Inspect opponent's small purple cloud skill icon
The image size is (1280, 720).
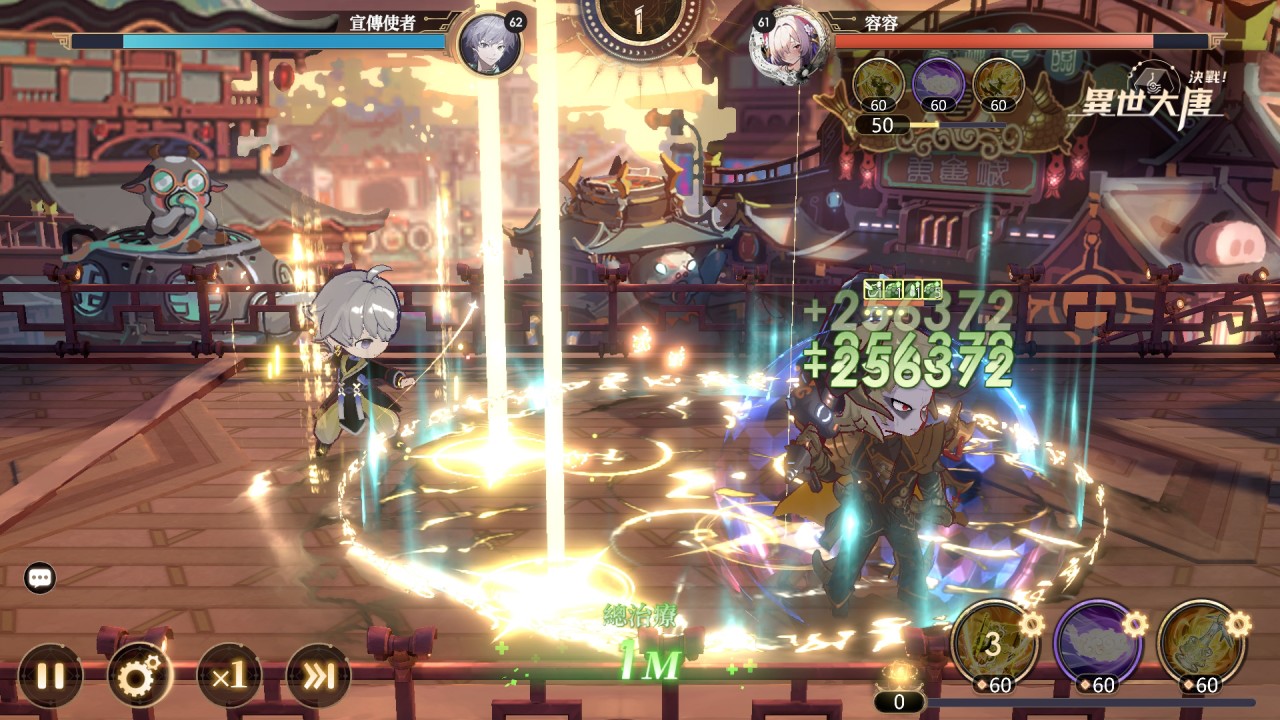[938, 84]
